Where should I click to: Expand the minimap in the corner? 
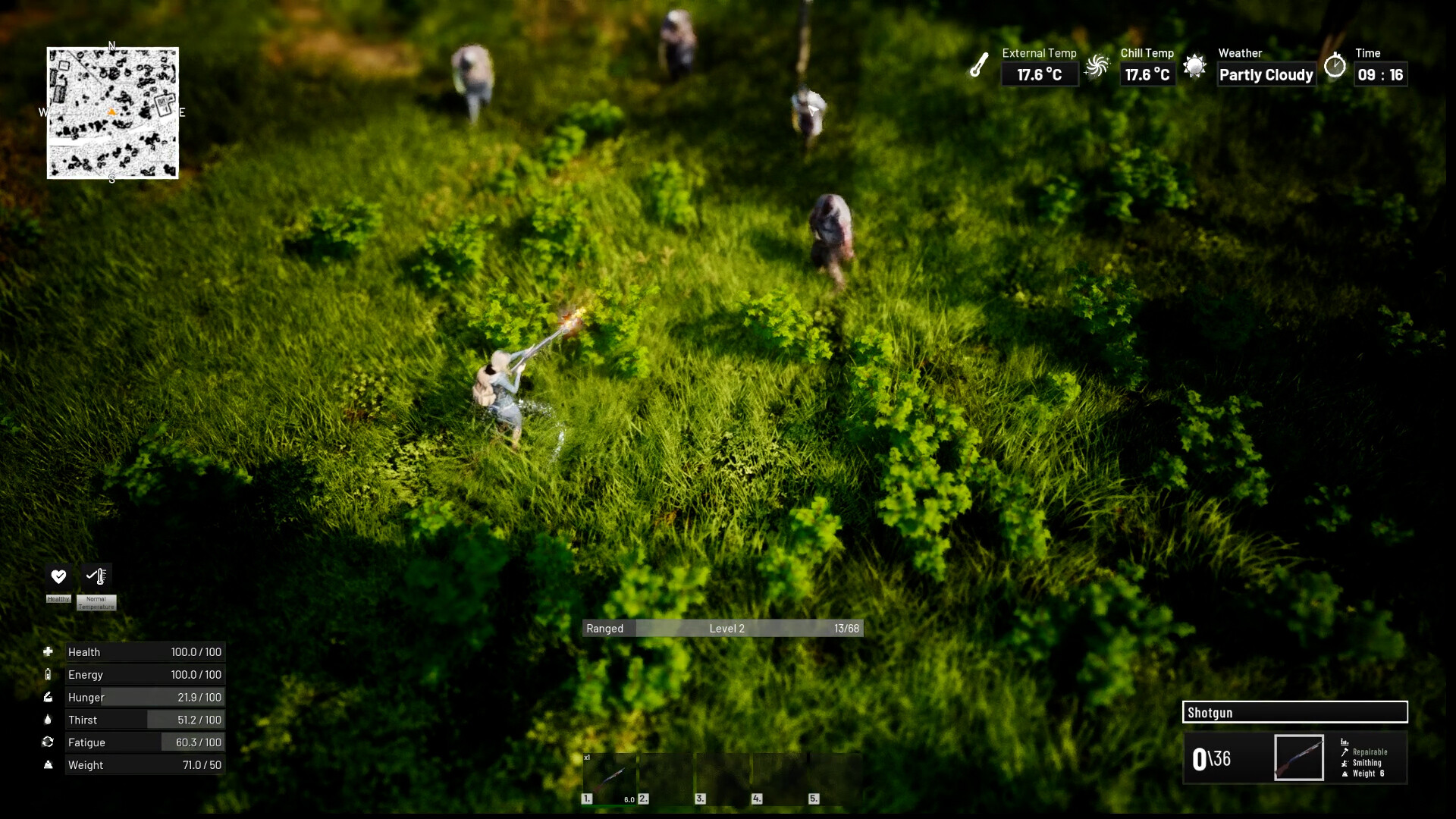[112, 114]
